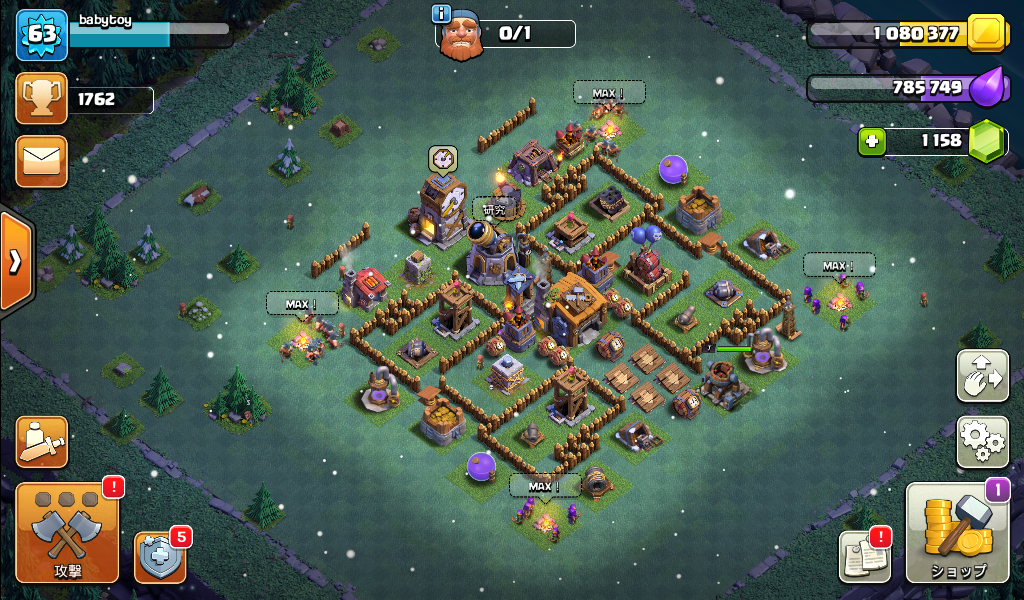Tap the 研究 research label on laboratory

[x=494, y=210]
